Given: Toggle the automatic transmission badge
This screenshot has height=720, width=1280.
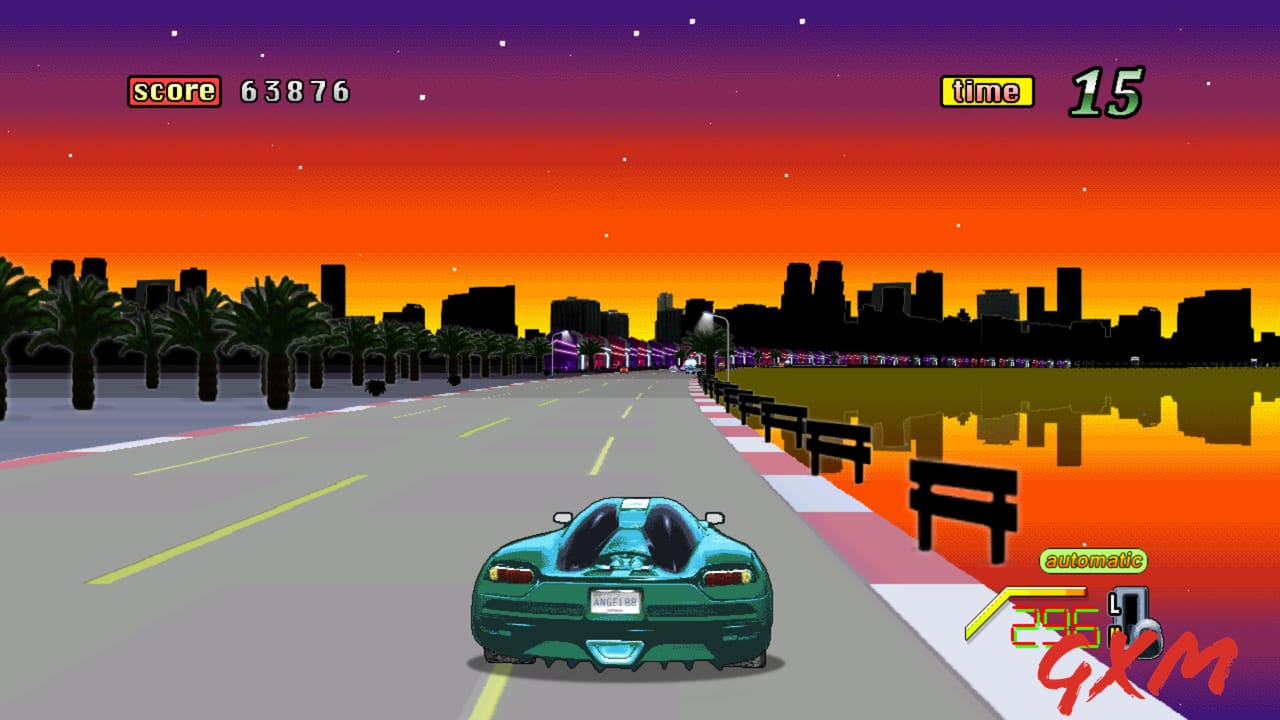Looking at the screenshot, I should coord(1092,562).
